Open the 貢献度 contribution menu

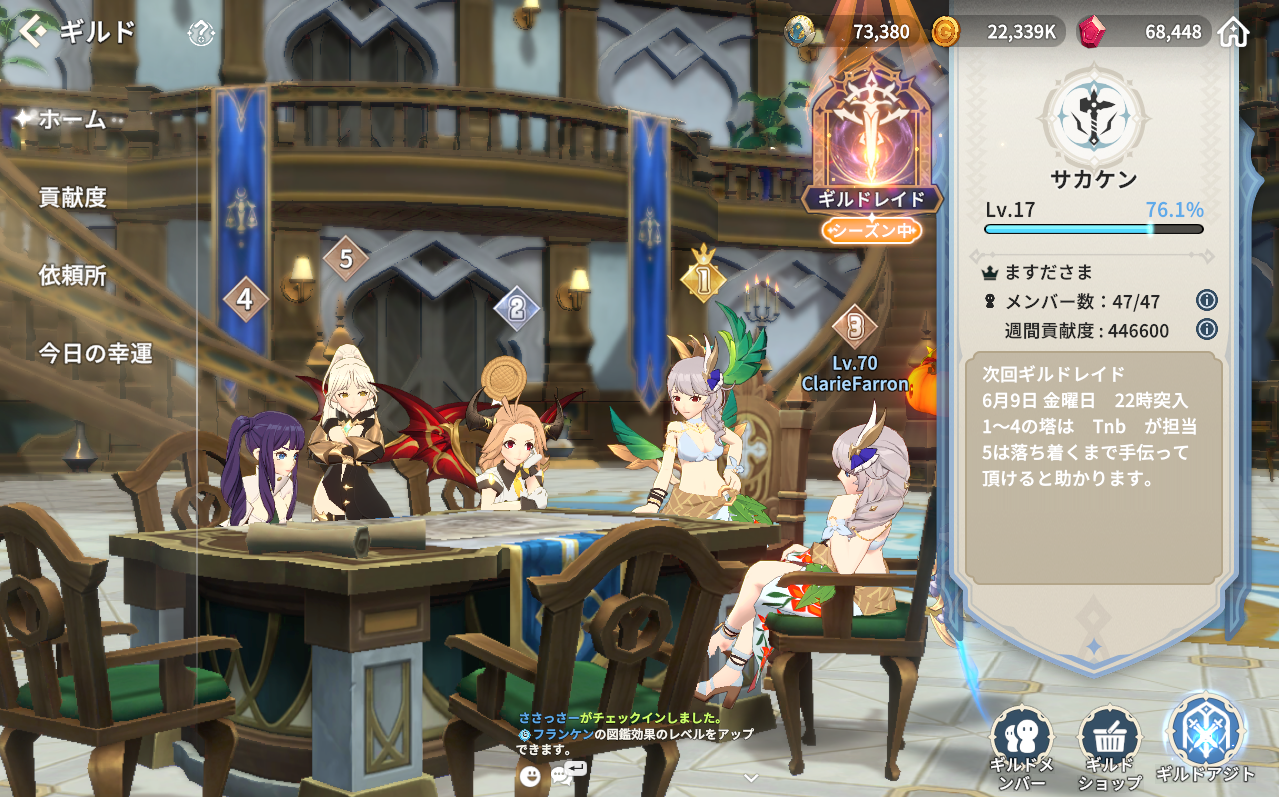point(72,197)
